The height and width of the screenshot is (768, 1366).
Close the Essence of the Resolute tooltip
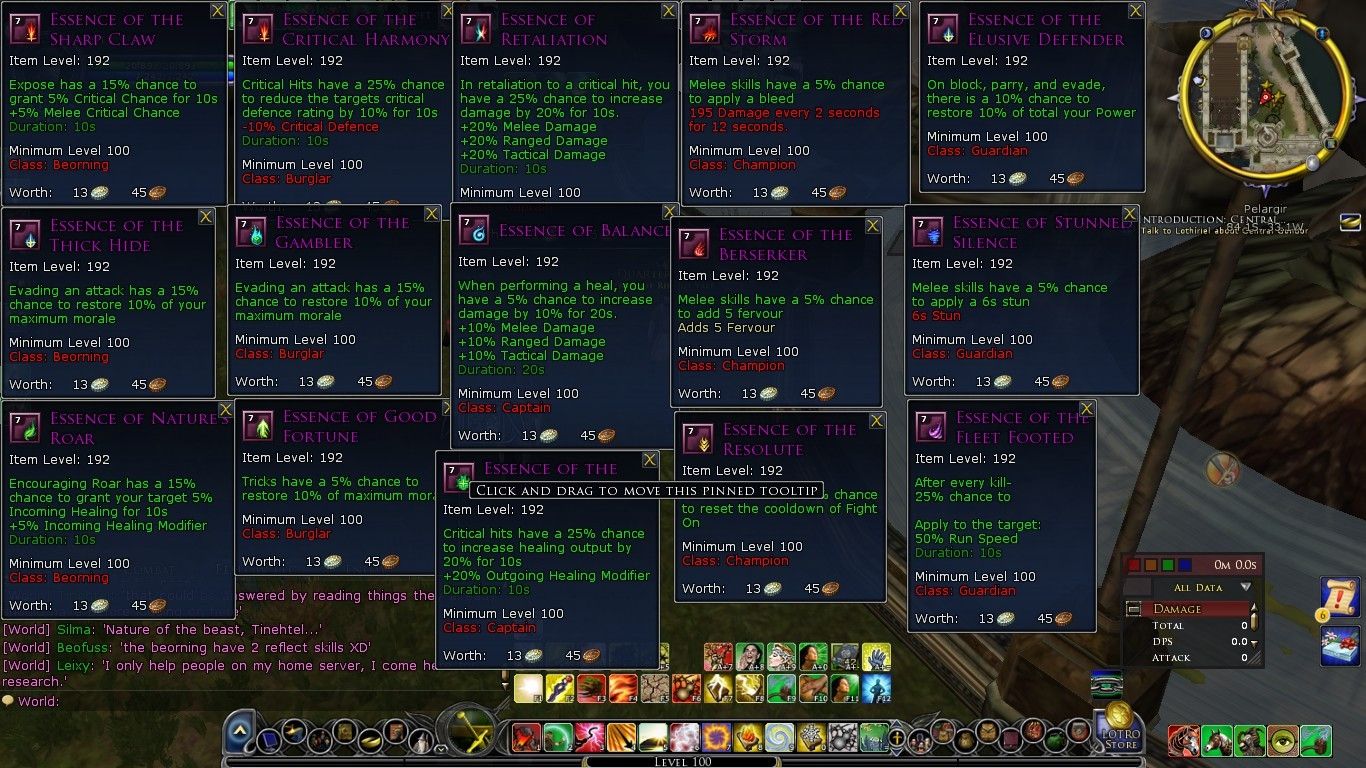[877, 421]
